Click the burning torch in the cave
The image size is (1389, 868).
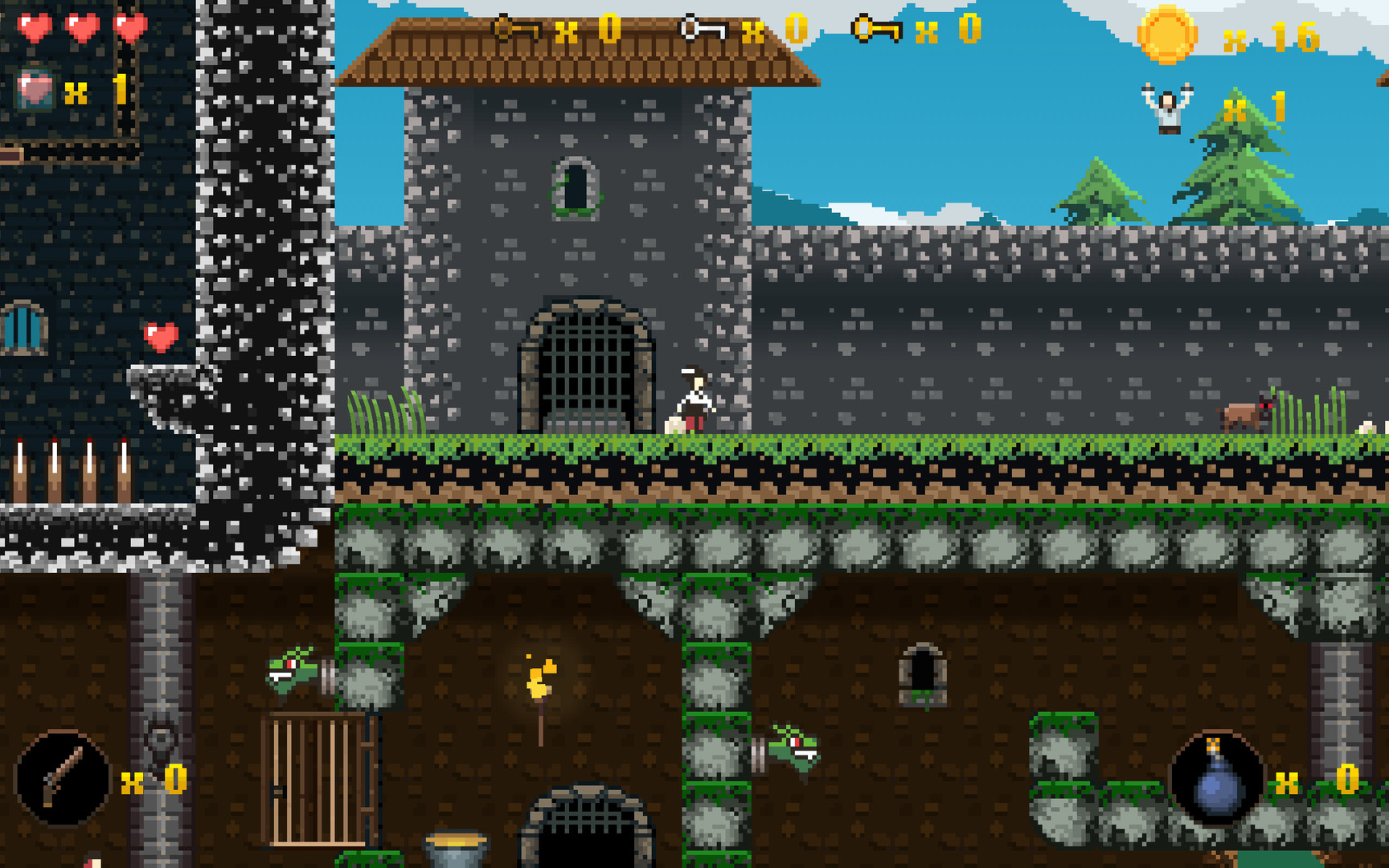point(540,683)
